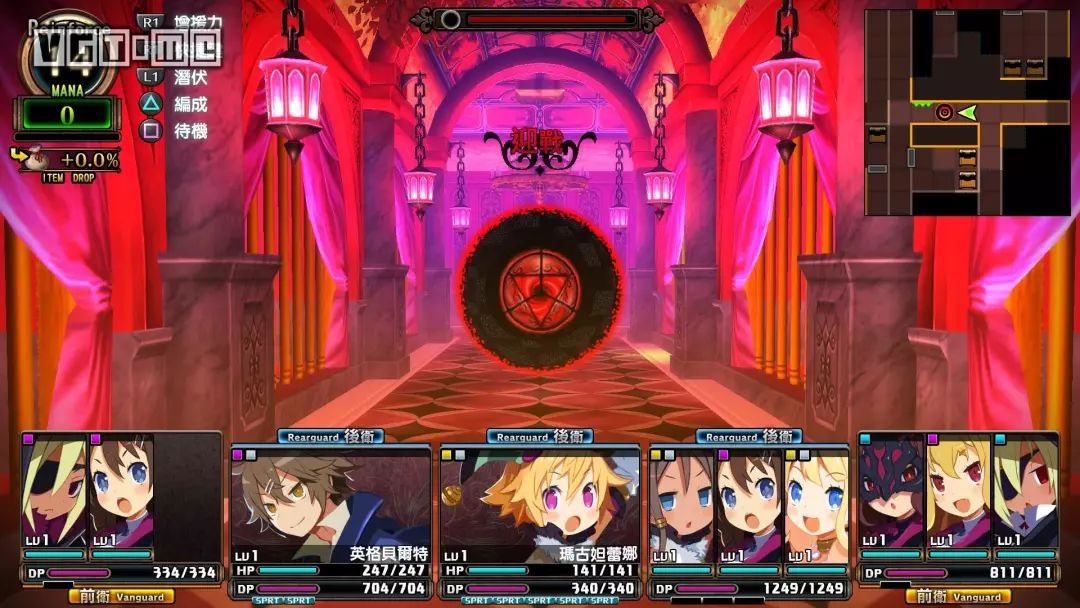
Task: Select the 英格貝爾特 rearguard character panel
Action: (332, 518)
